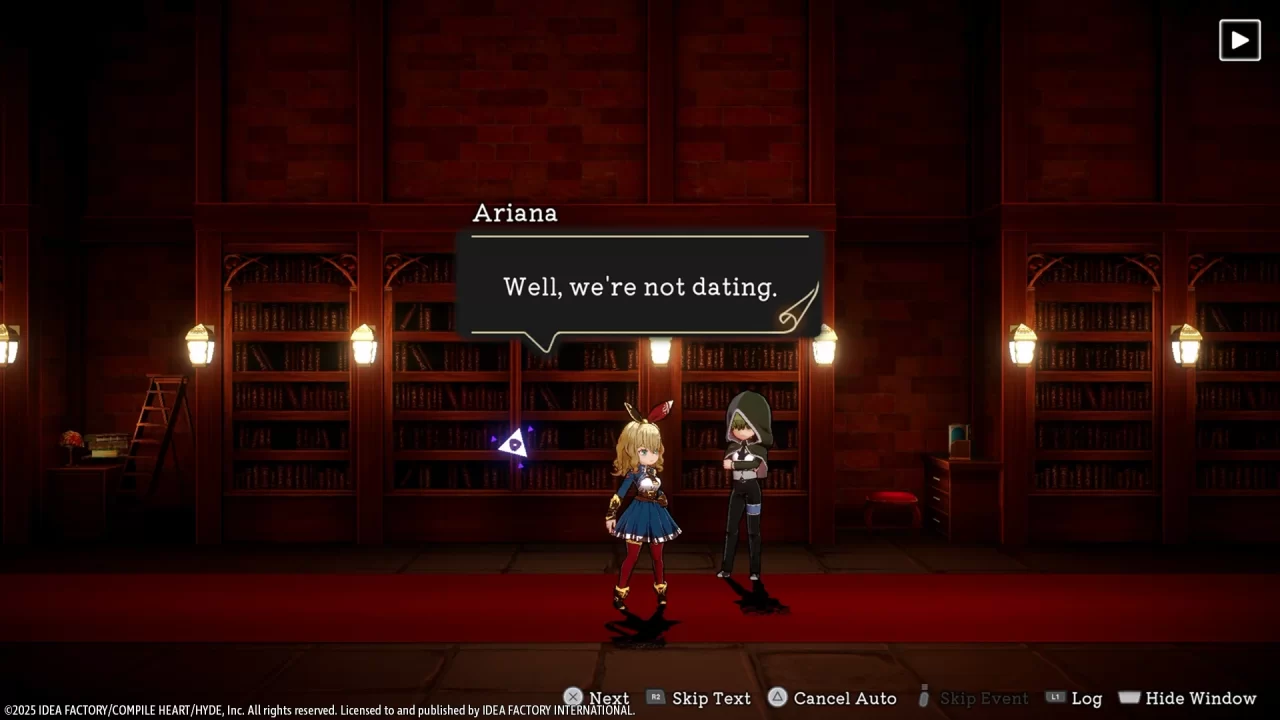The height and width of the screenshot is (720, 1280).
Task: Select the X button icon beside Next
Action: (x=573, y=697)
